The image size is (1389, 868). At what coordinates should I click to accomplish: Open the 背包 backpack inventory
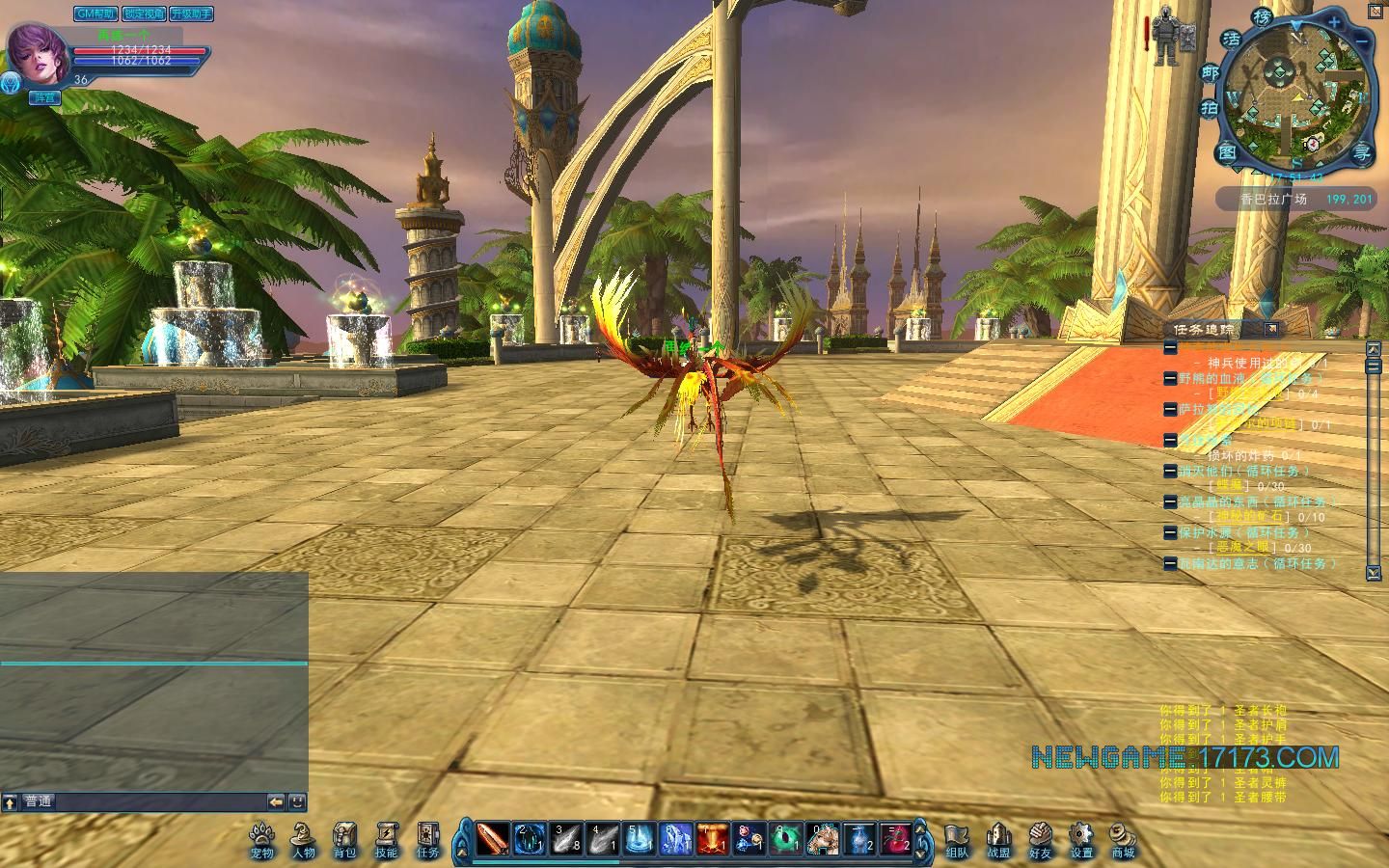tap(344, 839)
